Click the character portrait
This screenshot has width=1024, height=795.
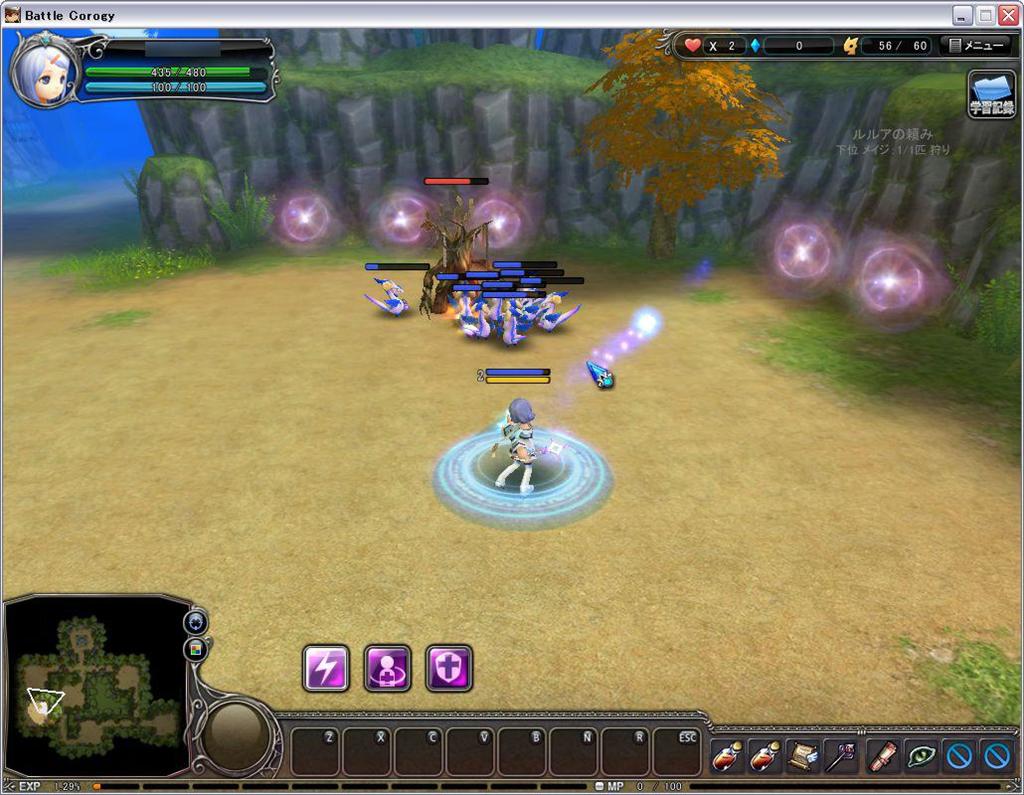(44, 72)
